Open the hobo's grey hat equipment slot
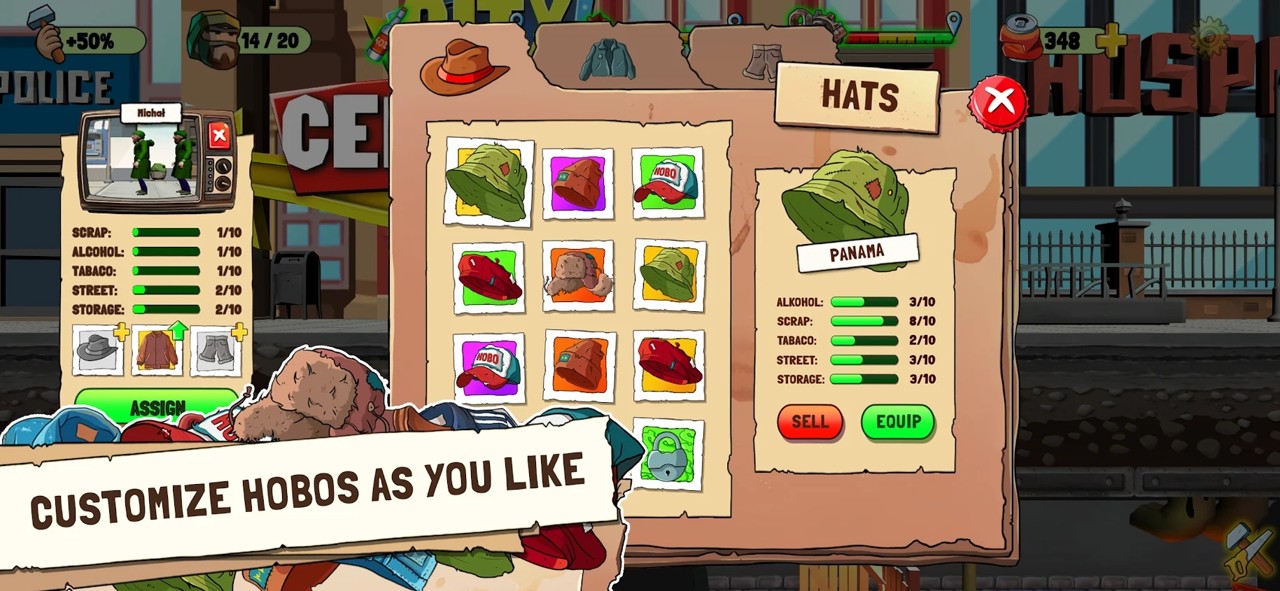The height and width of the screenshot is (591, 1280). (98, 350)
